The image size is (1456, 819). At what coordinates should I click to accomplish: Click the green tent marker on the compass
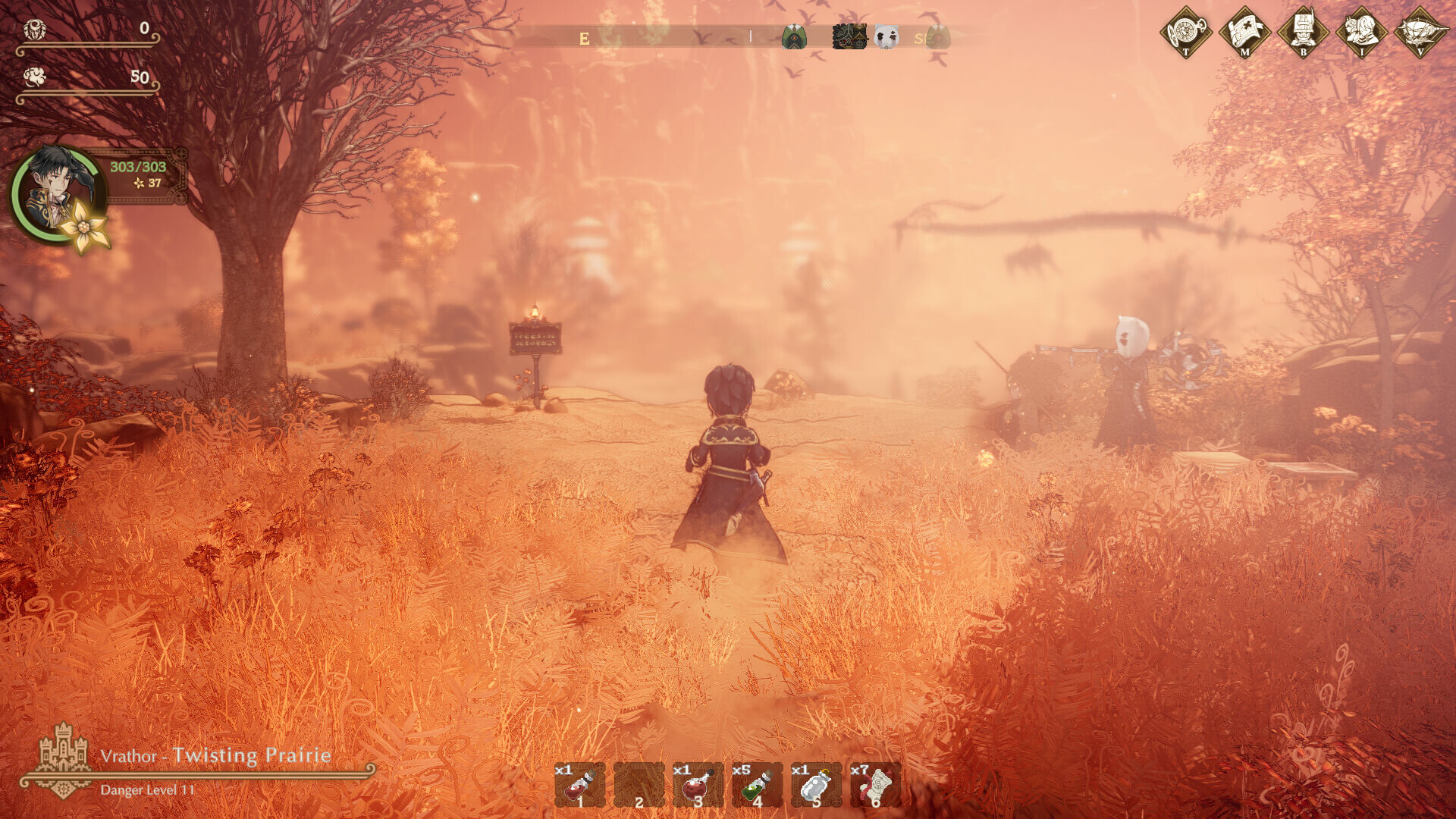click(x=793, y=36)
